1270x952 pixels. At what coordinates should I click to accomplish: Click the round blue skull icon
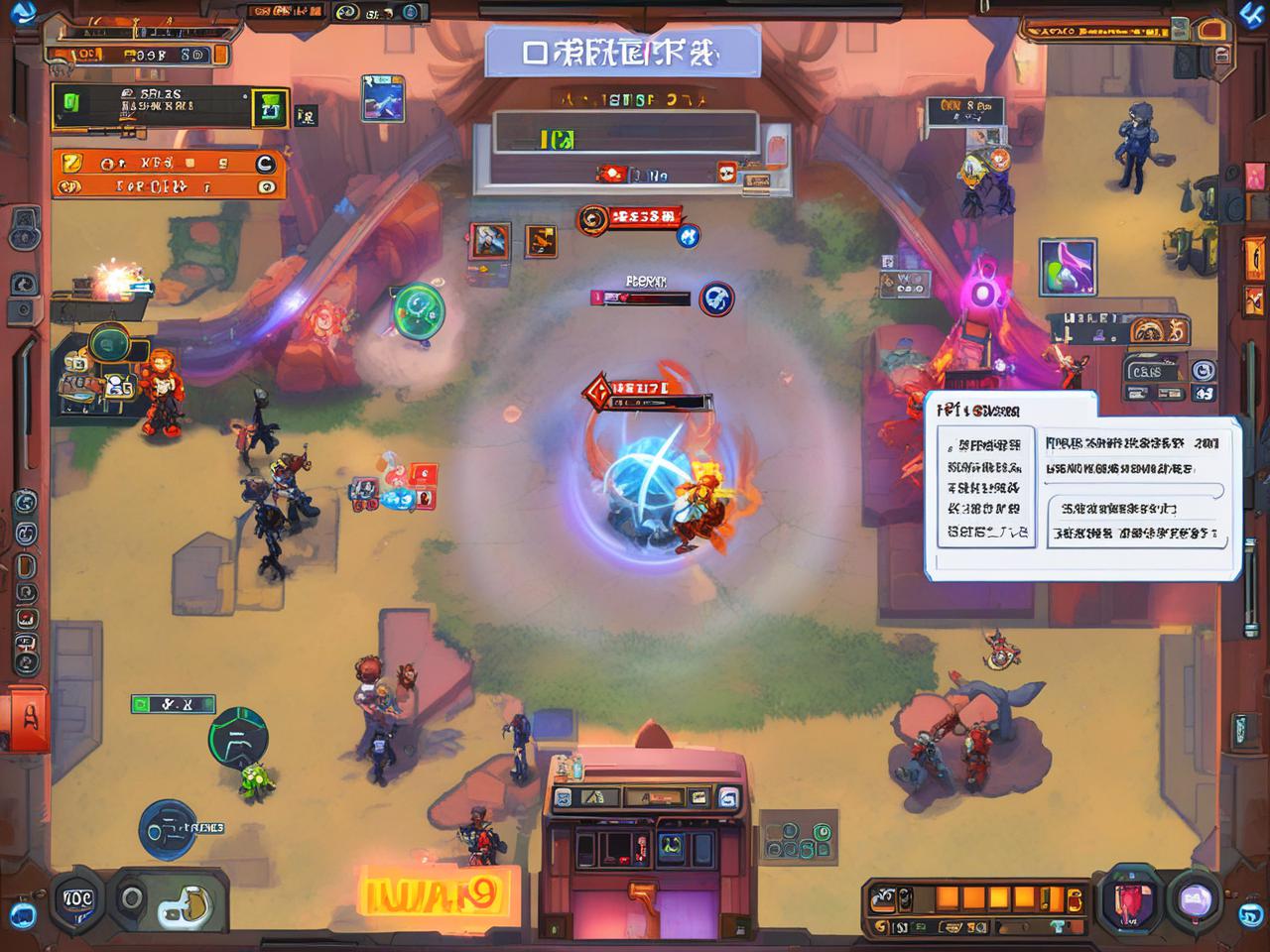point(716,298)
